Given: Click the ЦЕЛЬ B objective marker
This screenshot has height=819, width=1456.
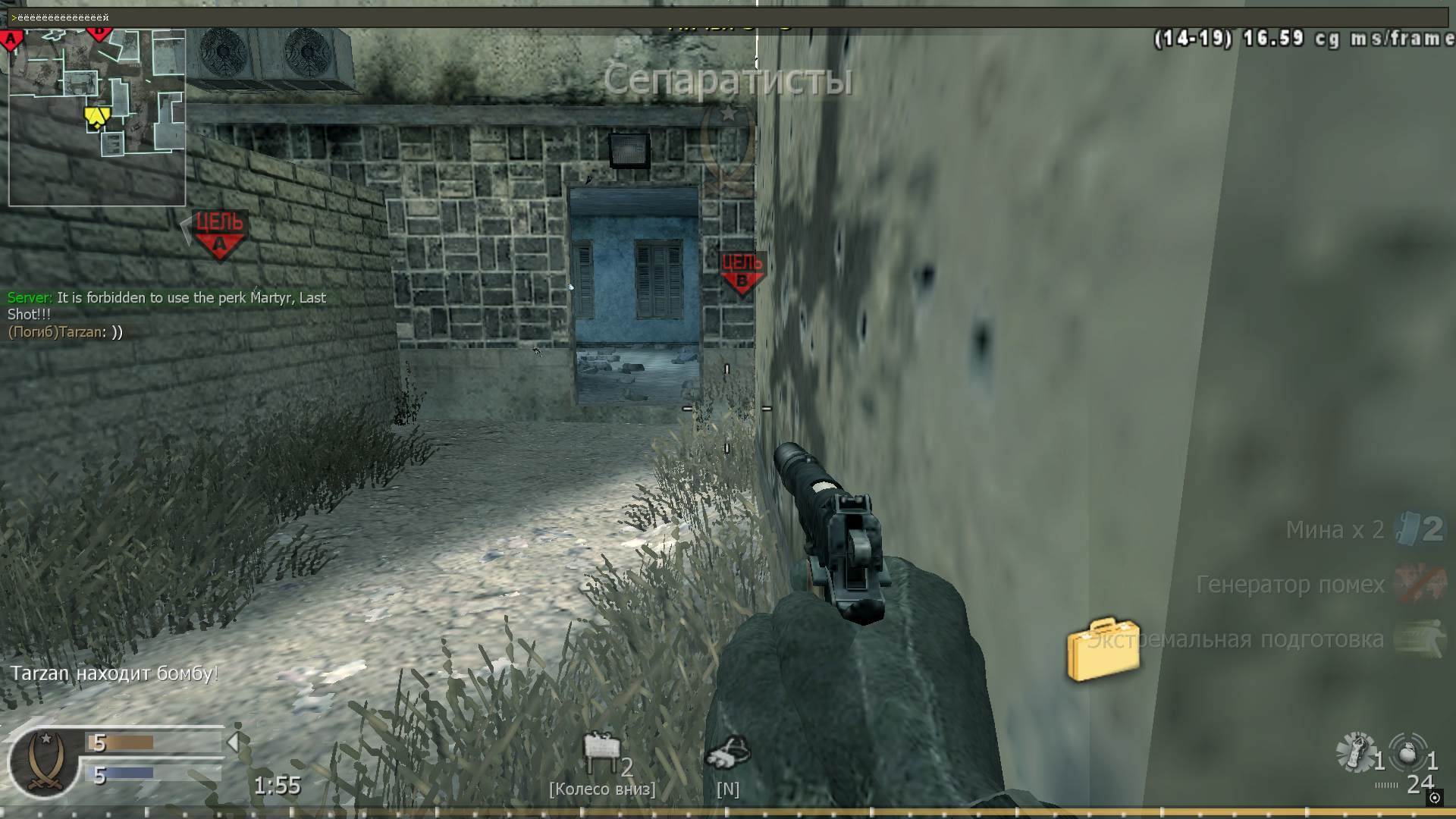Looking at the screenshot, I should point(741,271).
